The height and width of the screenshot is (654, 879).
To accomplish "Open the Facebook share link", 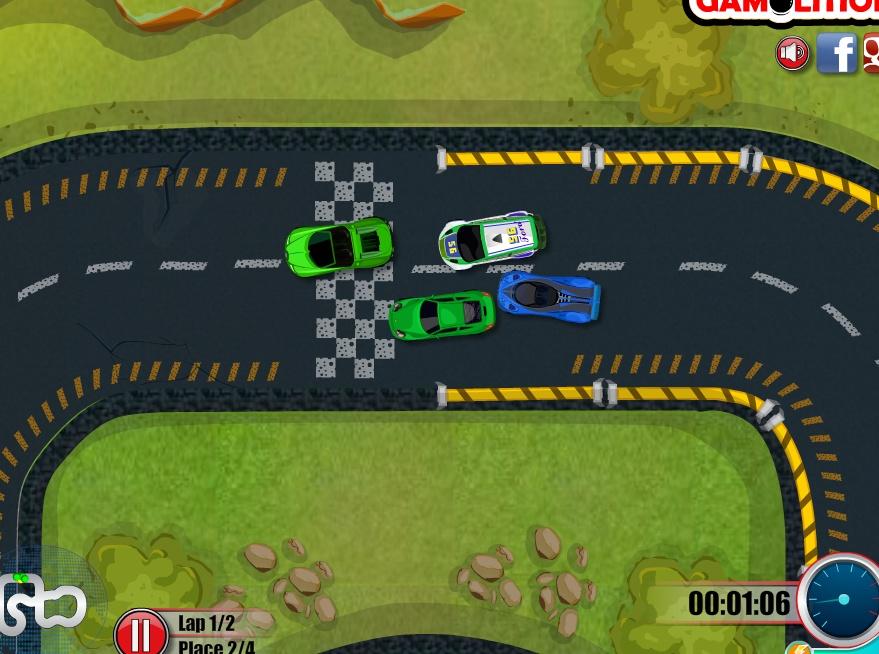I will [x=836, y=53].
